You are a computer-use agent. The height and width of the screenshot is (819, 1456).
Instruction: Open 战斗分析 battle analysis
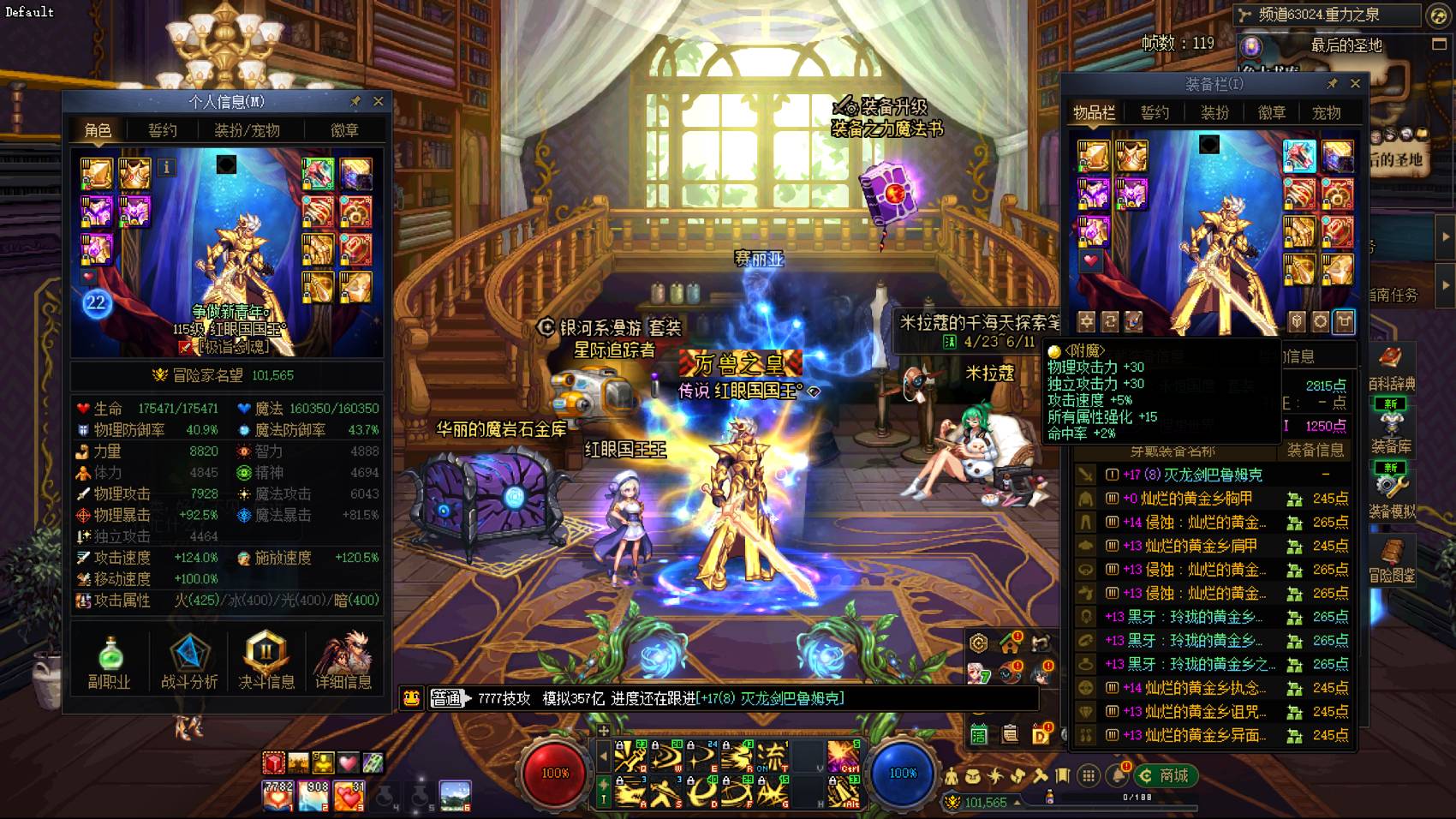[189, 662]
